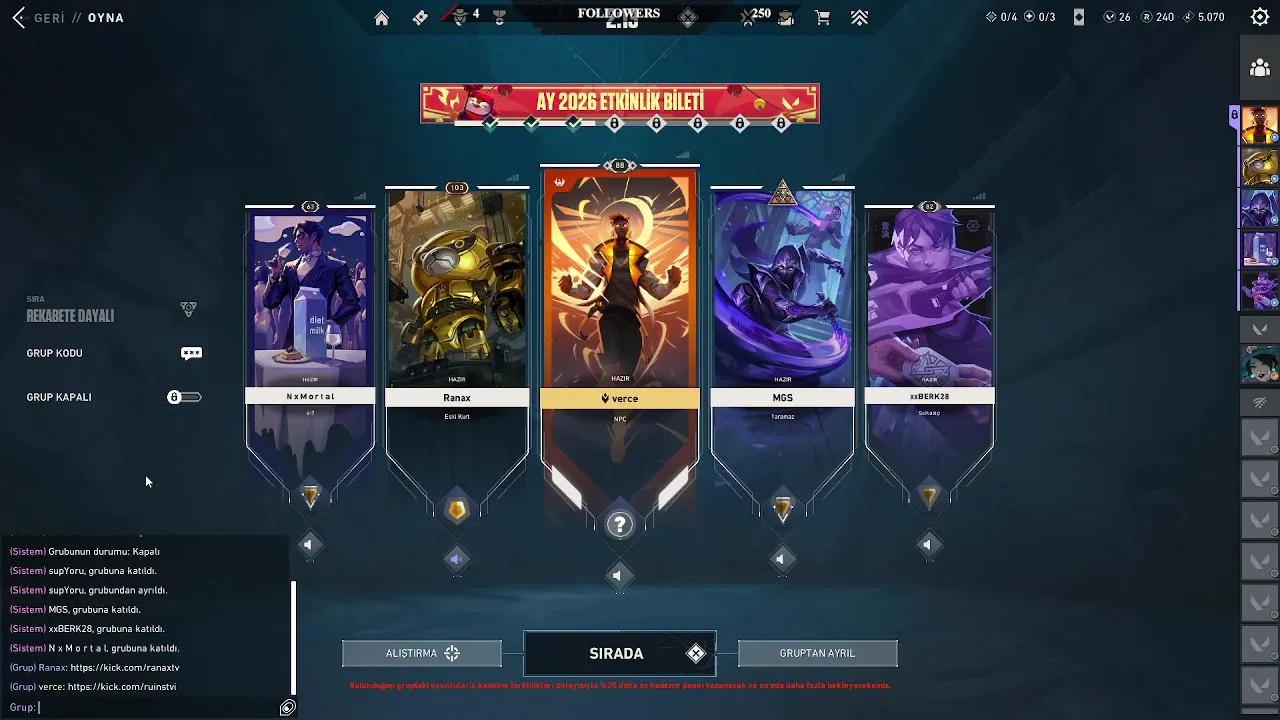Open the Collection medal icon
Screen dimensions: 1280x720
tap(499, 17)
